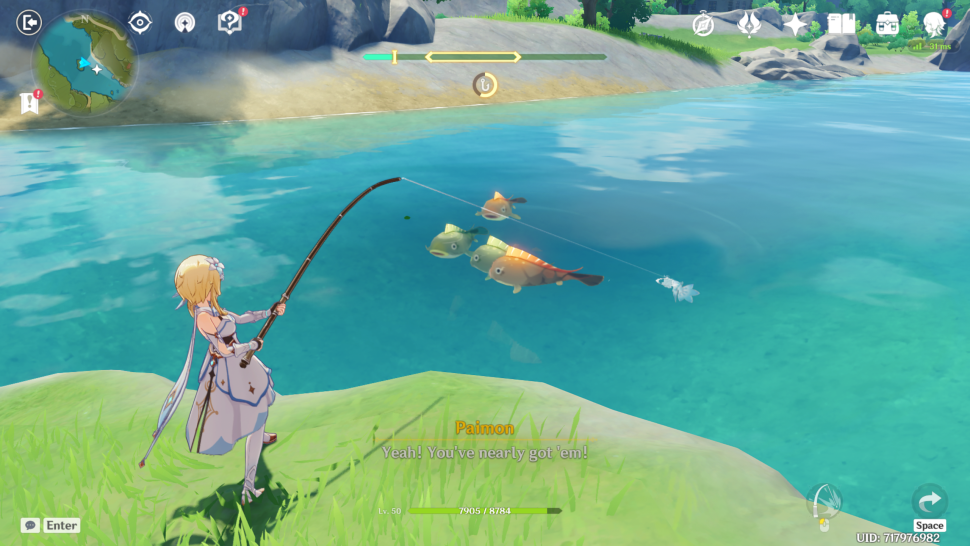Open the four-pointed star wish icon
Image resolution: width=970 pixels, height=546 pixels.
[x=795, y=25]
